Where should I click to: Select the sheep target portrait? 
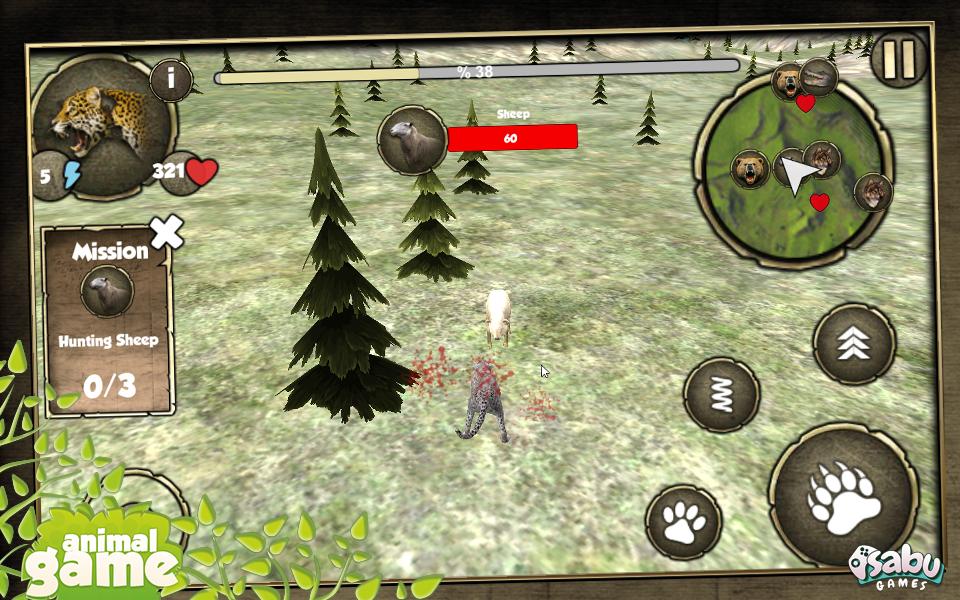pyautogui.click(x=412, y=139)
